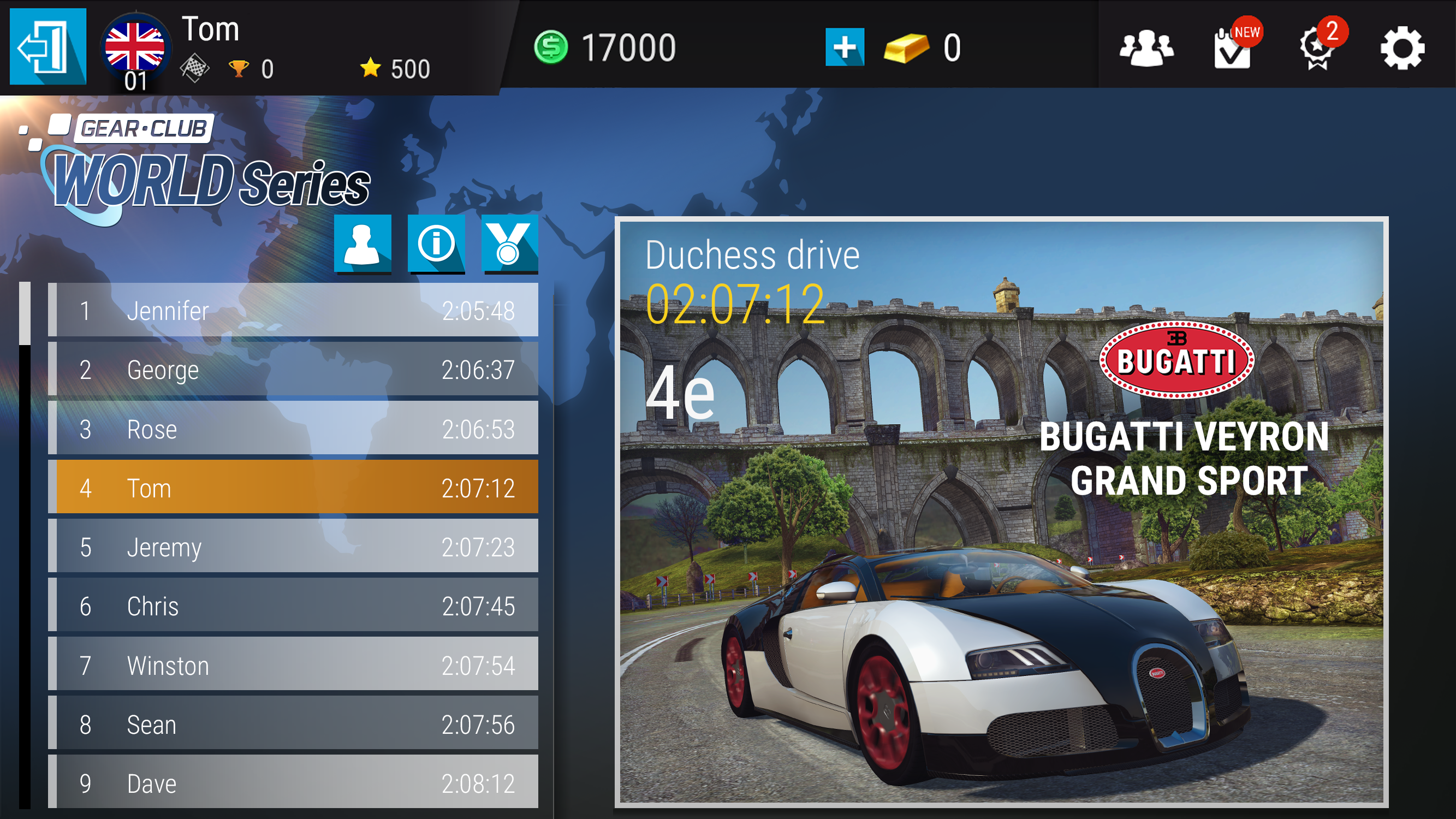The height and width of the screenshot is (819, 1456).
Task: Select Tom's highlighted leaderboard row
Action: click(294, 488)
